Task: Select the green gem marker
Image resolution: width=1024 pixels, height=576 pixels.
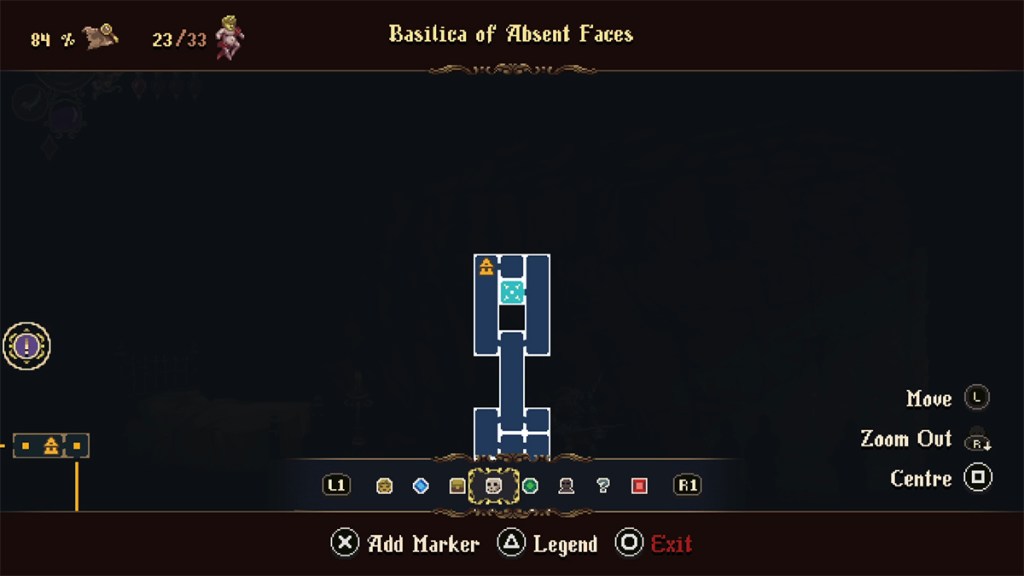Action: pyautogui.click(x=530, y=486)
